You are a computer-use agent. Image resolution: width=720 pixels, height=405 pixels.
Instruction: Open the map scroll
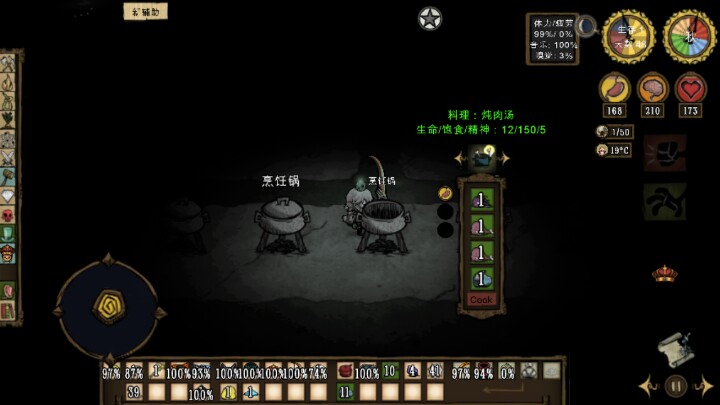pyautogui.click(x=675, y=351)
